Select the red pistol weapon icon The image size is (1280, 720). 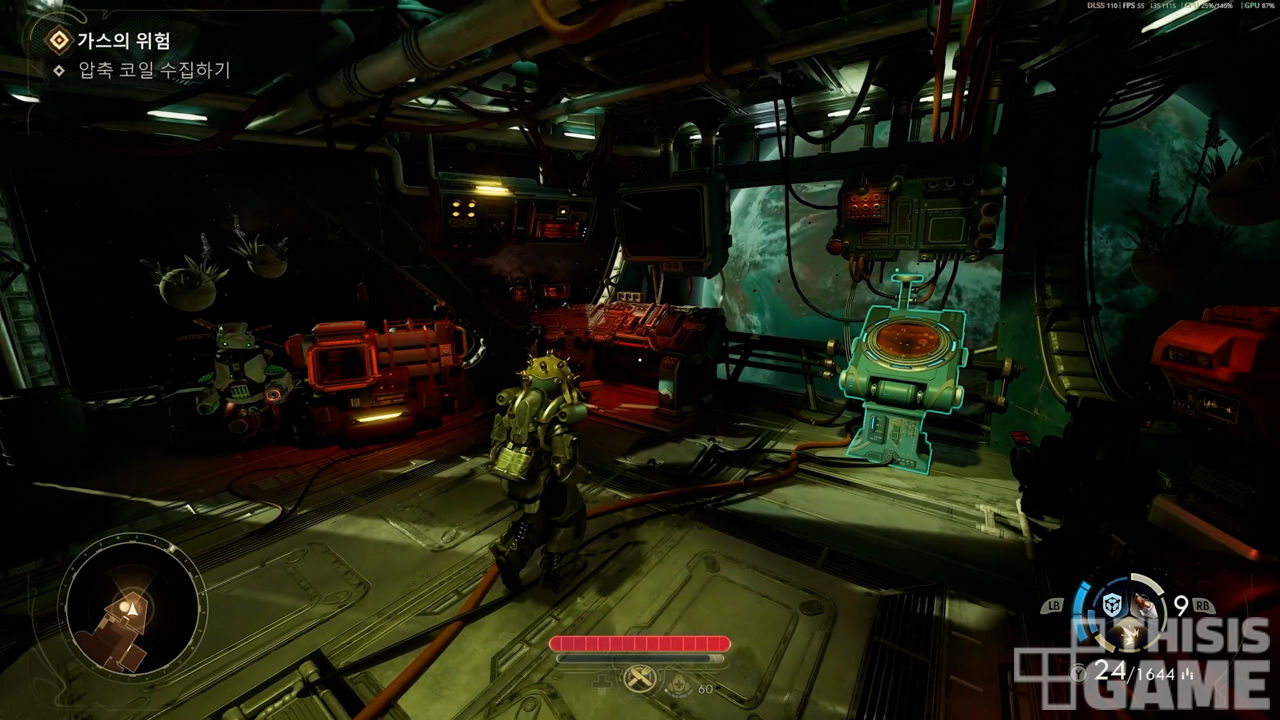(x=1144, y=605)
